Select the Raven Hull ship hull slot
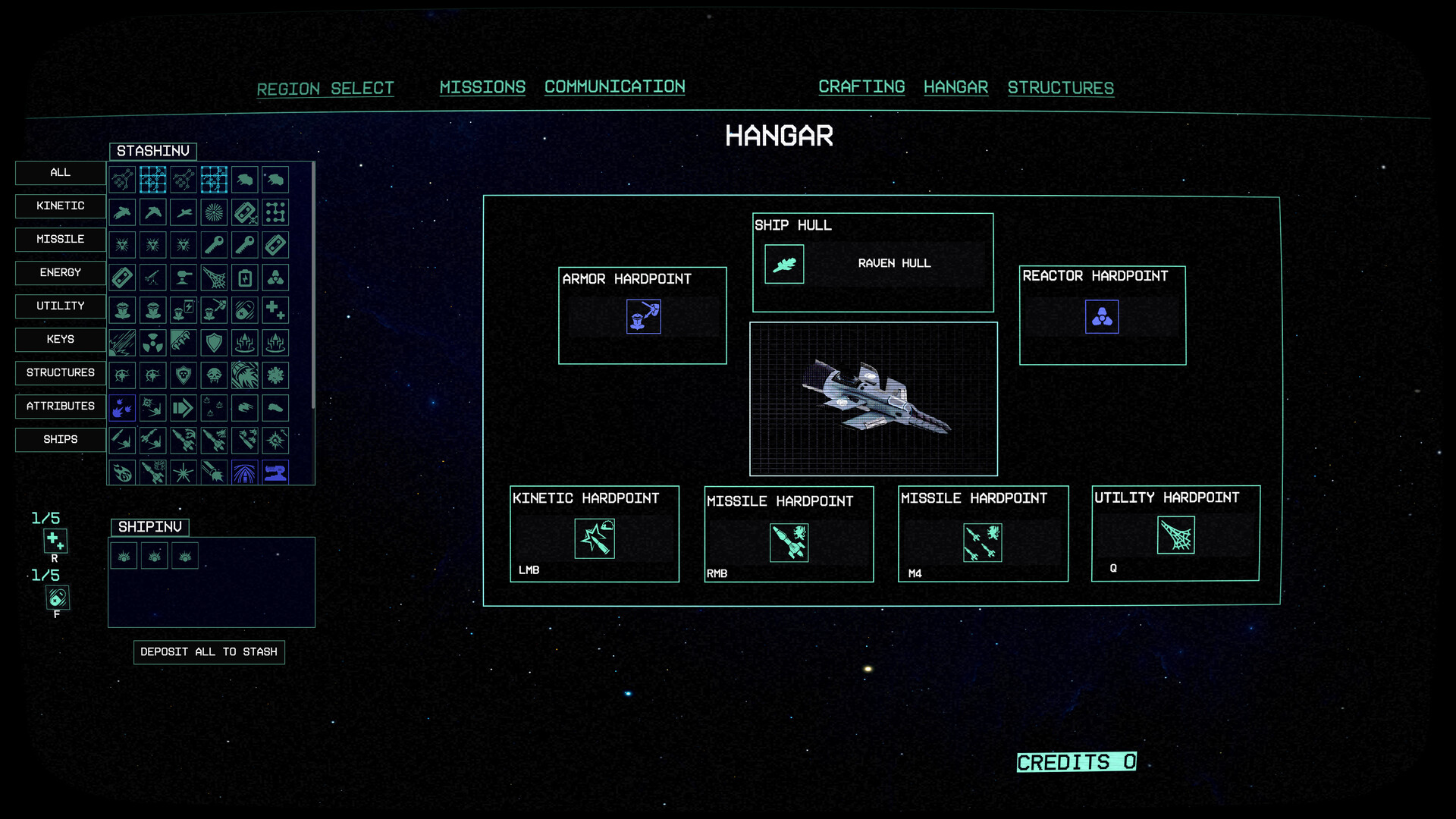This screenshot has width=1456, height=819. [784, 264]
